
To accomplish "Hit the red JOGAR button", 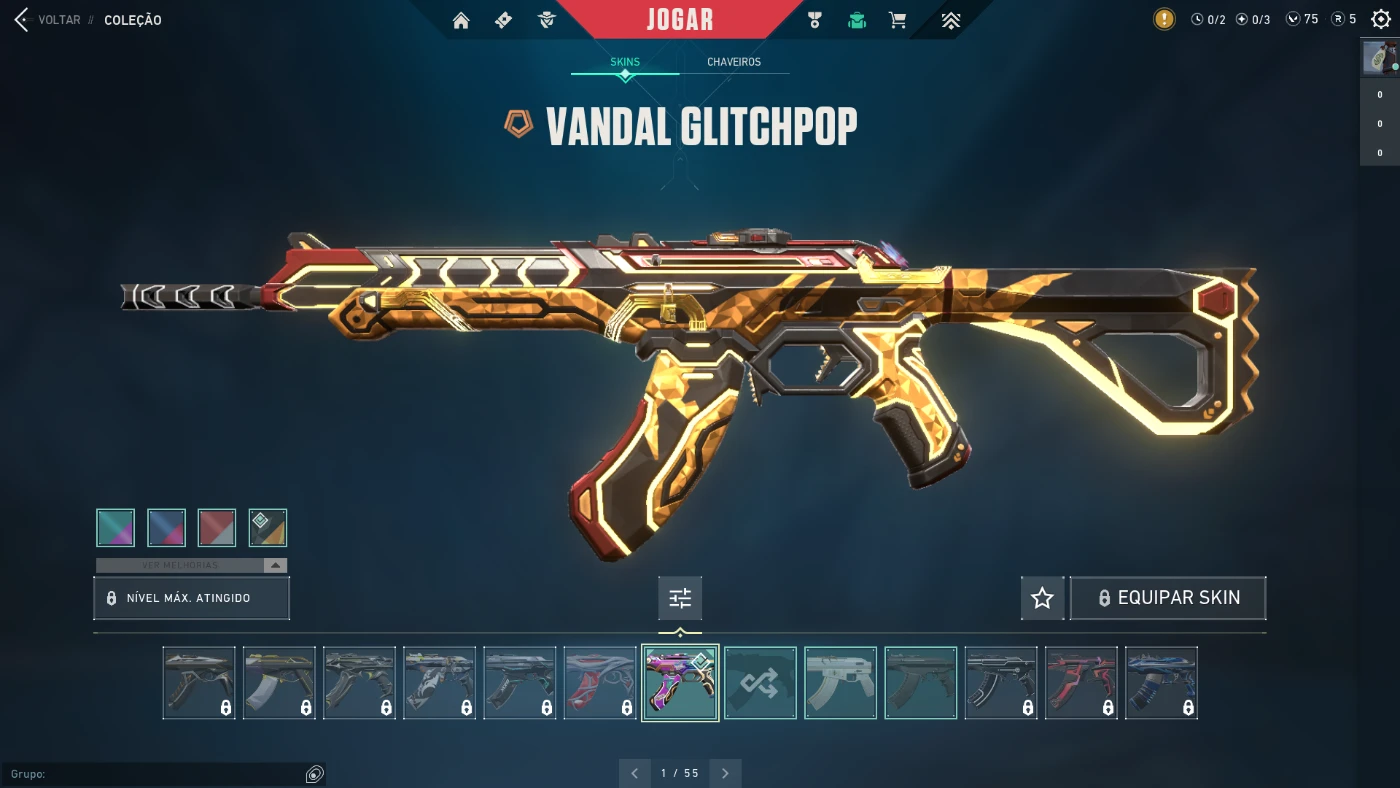I will (679, 20).
